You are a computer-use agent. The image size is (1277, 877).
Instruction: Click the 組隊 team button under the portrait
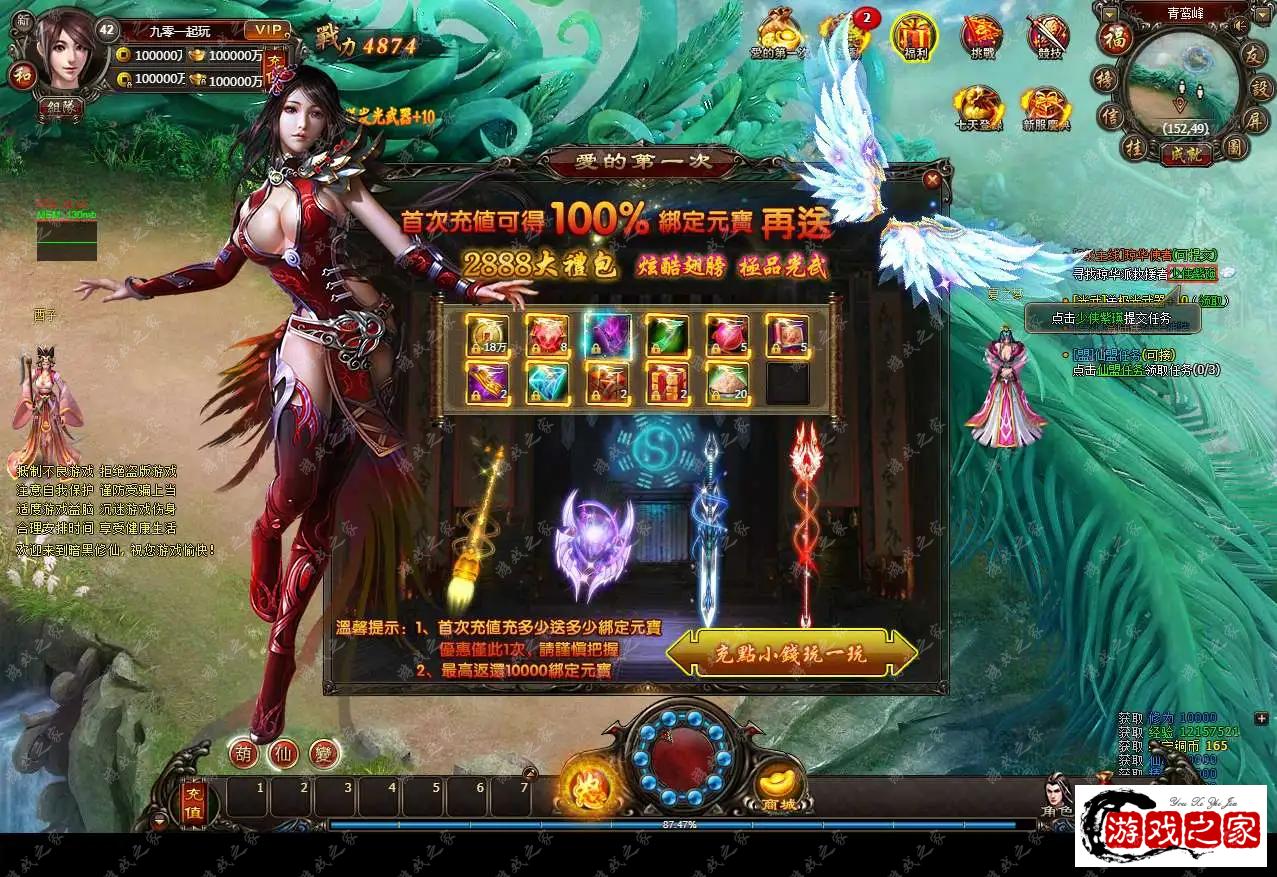(61, 107)
